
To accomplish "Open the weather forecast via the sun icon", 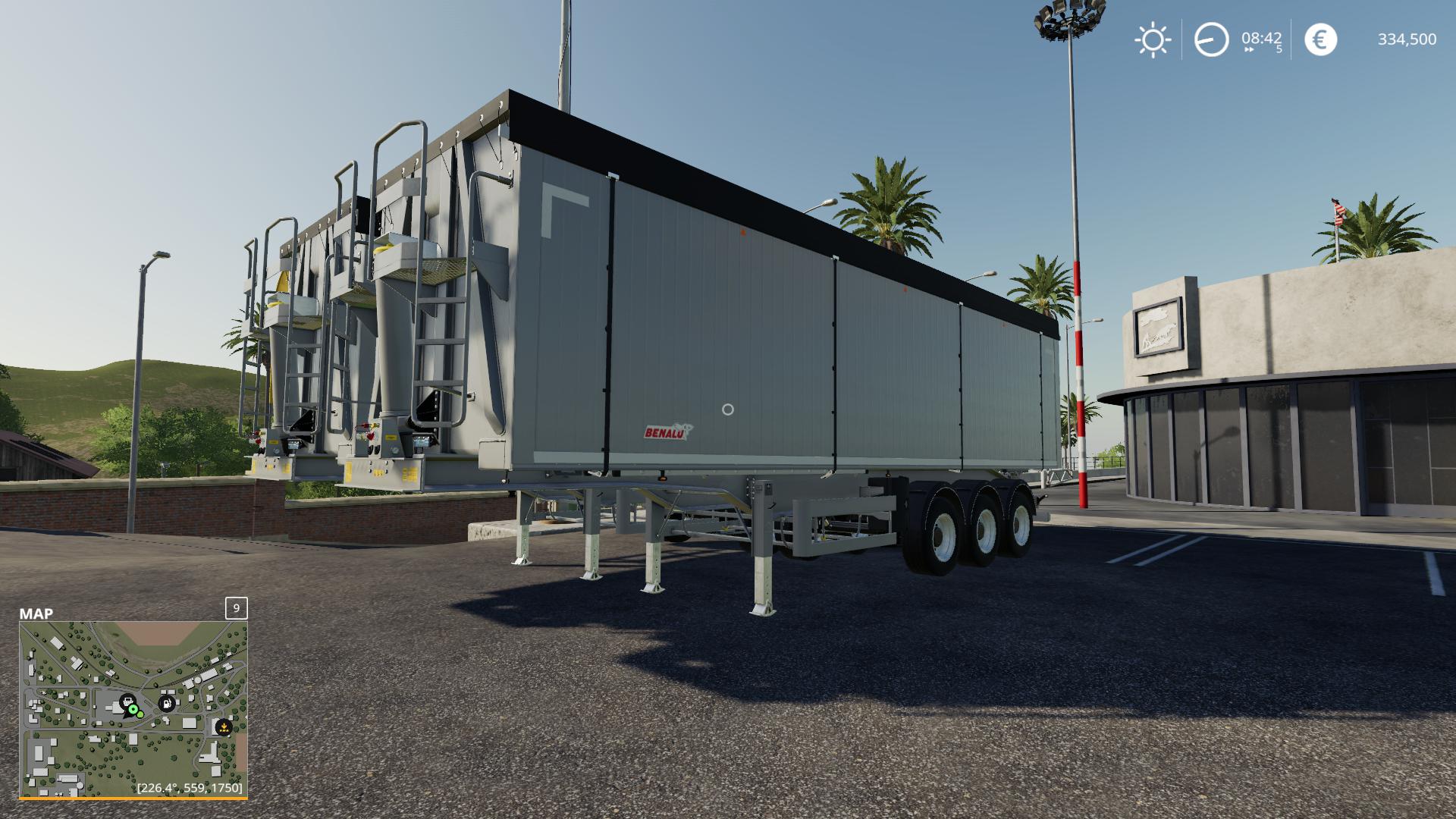I will pyautogui.click(x=1152, y=40).
